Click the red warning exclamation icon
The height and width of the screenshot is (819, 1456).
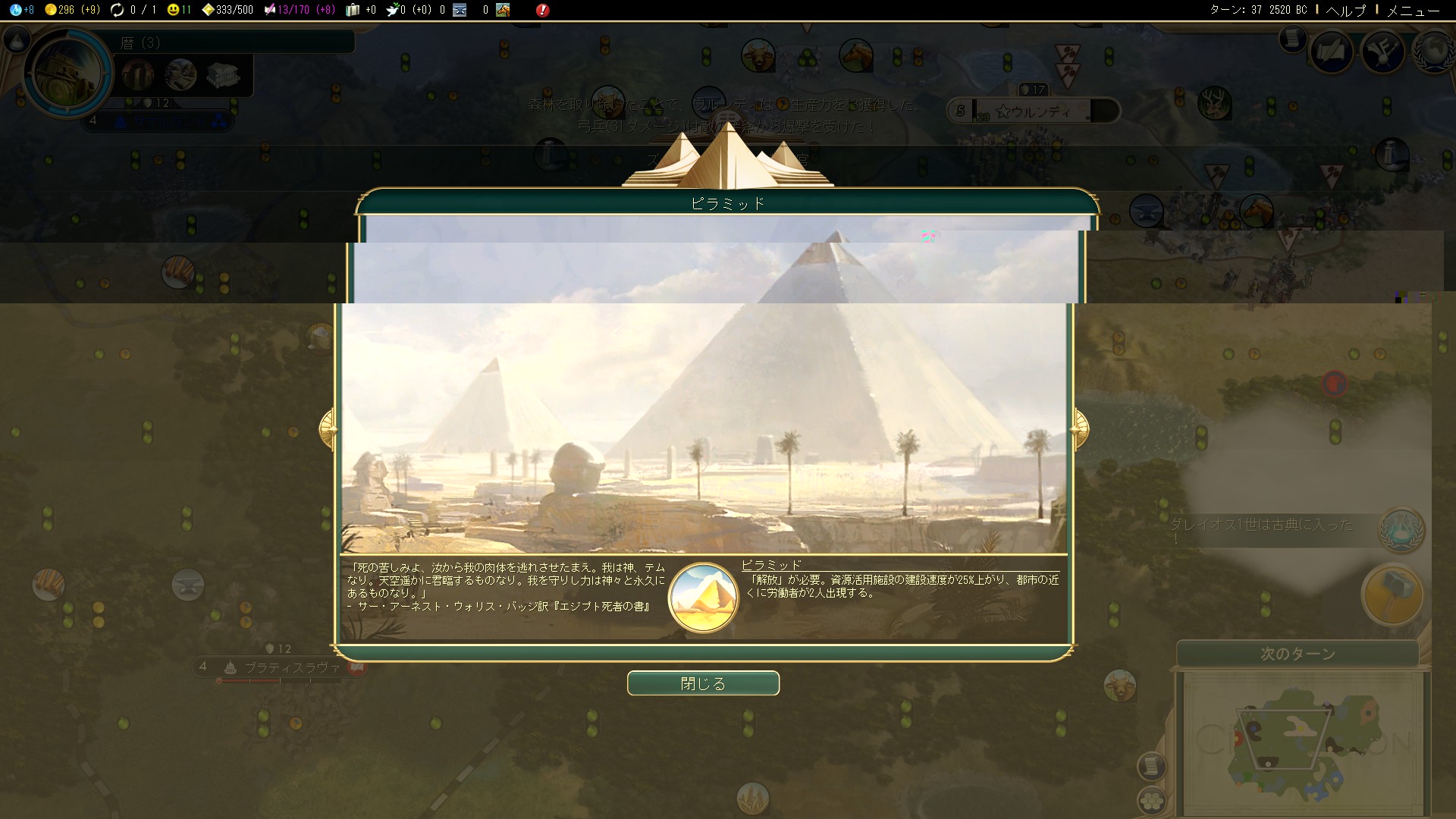(543, 10)
